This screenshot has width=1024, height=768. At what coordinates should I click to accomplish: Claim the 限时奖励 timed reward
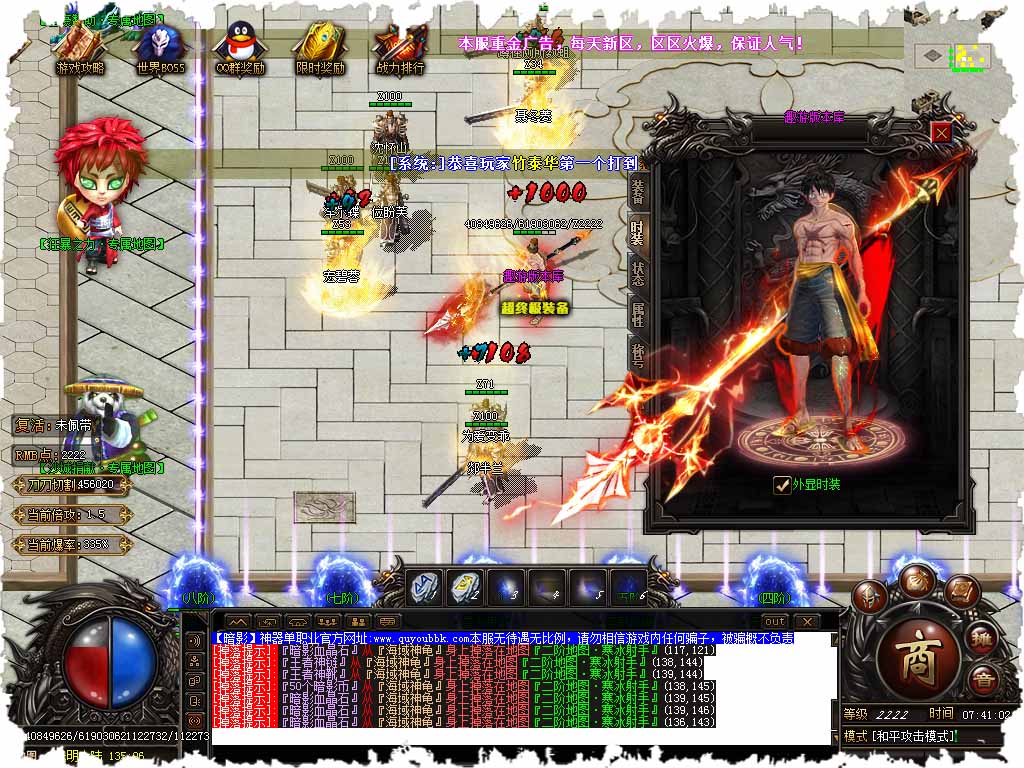point(320,48)
